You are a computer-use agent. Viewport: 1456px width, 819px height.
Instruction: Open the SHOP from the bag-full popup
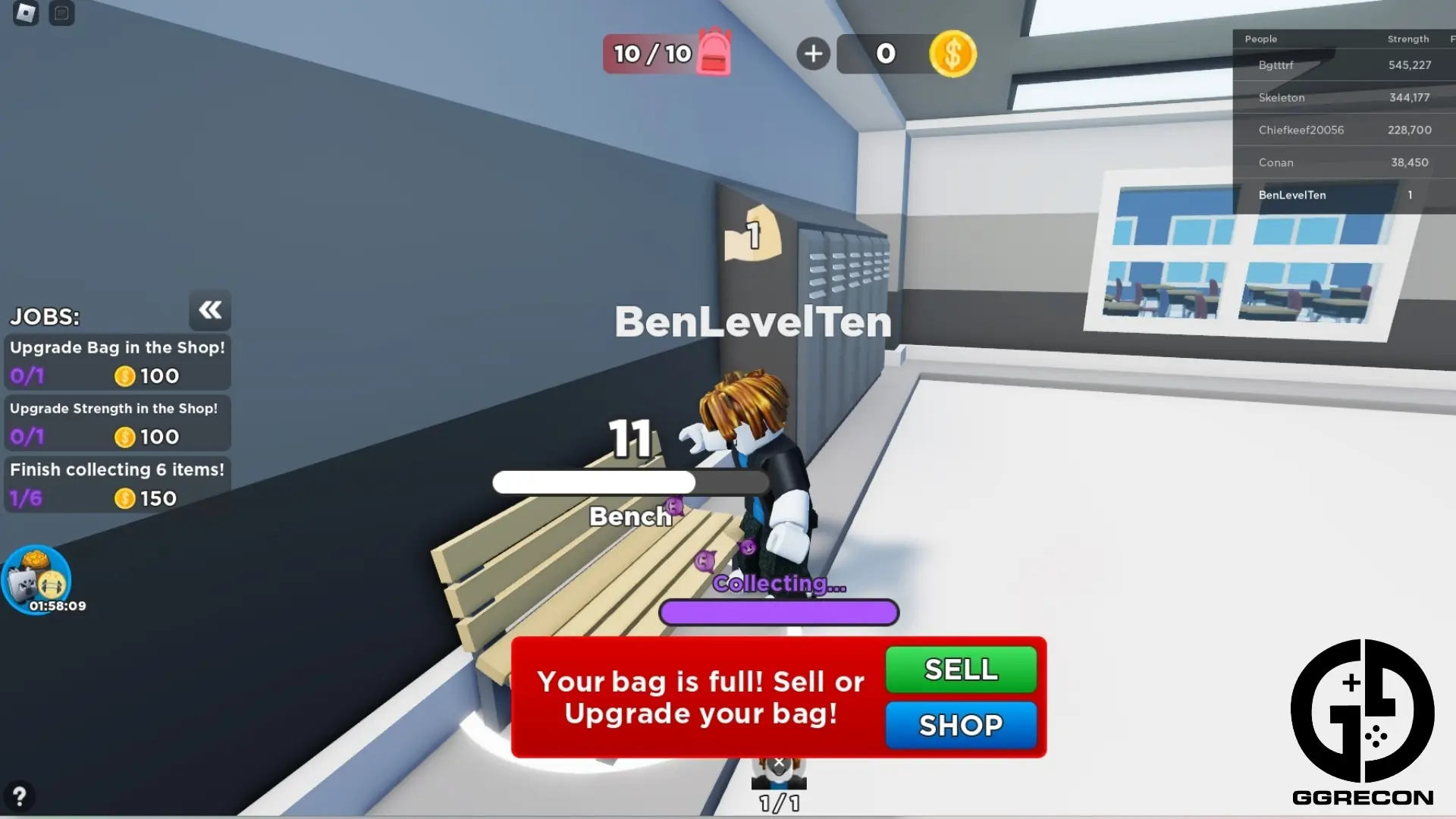(x=961, y=725)
